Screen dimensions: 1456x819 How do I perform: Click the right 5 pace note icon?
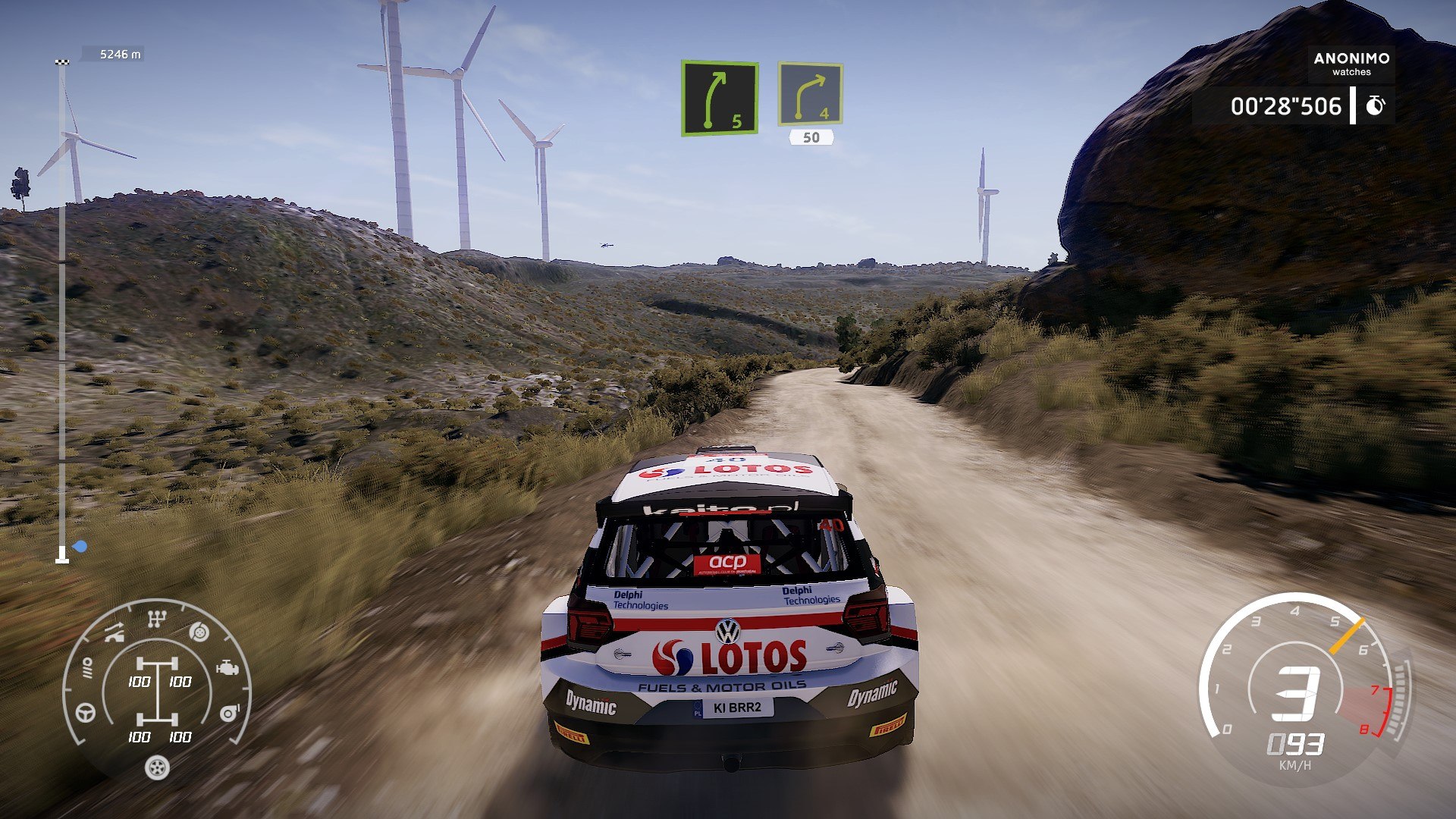pos(719,98)
